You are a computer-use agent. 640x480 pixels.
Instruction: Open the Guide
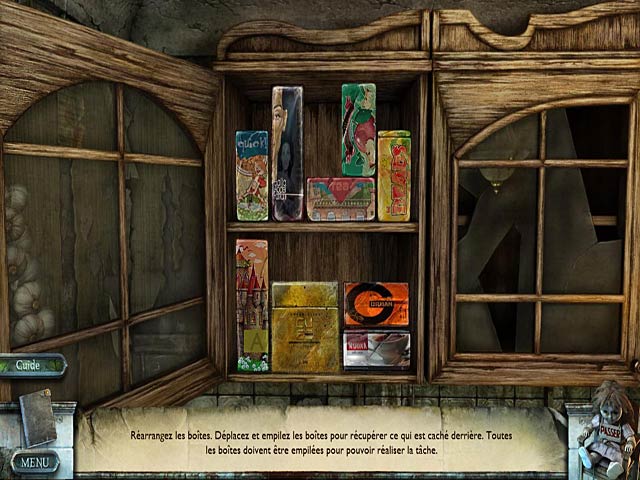tap(30, 366)
